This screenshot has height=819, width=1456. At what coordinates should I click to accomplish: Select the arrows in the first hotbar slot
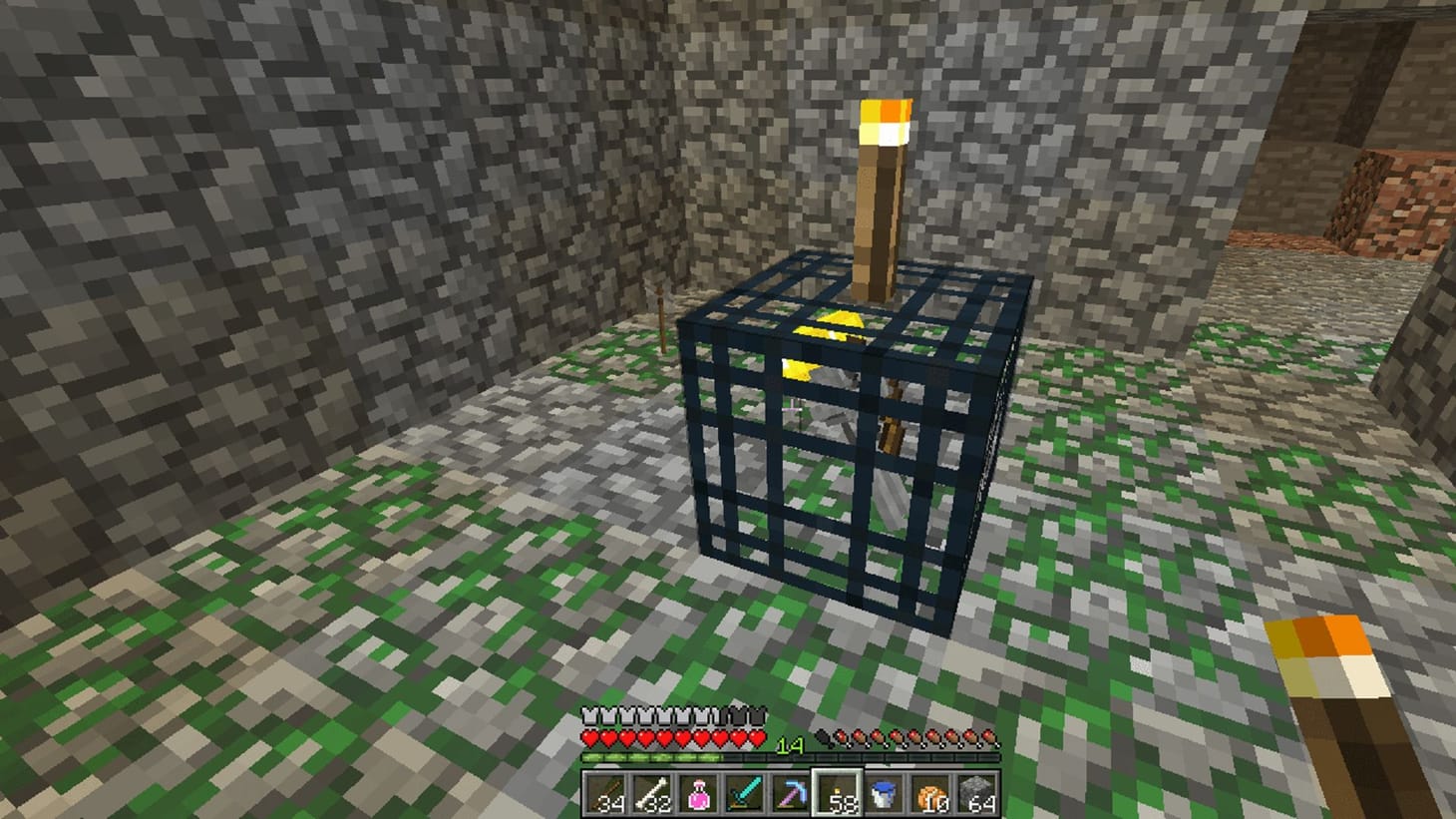coord(604,793)
